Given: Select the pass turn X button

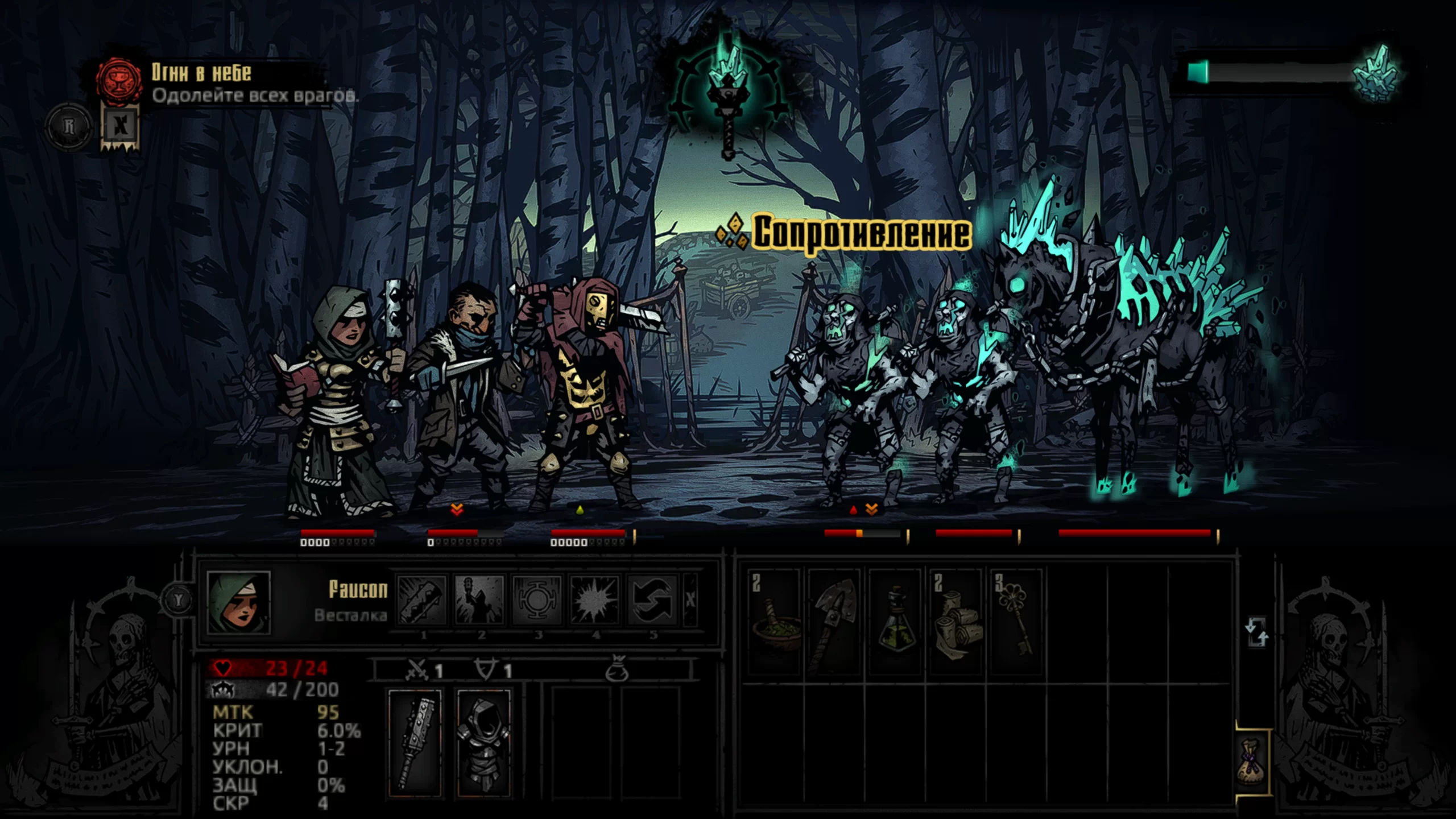Looking at the screenshot, I should [690, 599].
